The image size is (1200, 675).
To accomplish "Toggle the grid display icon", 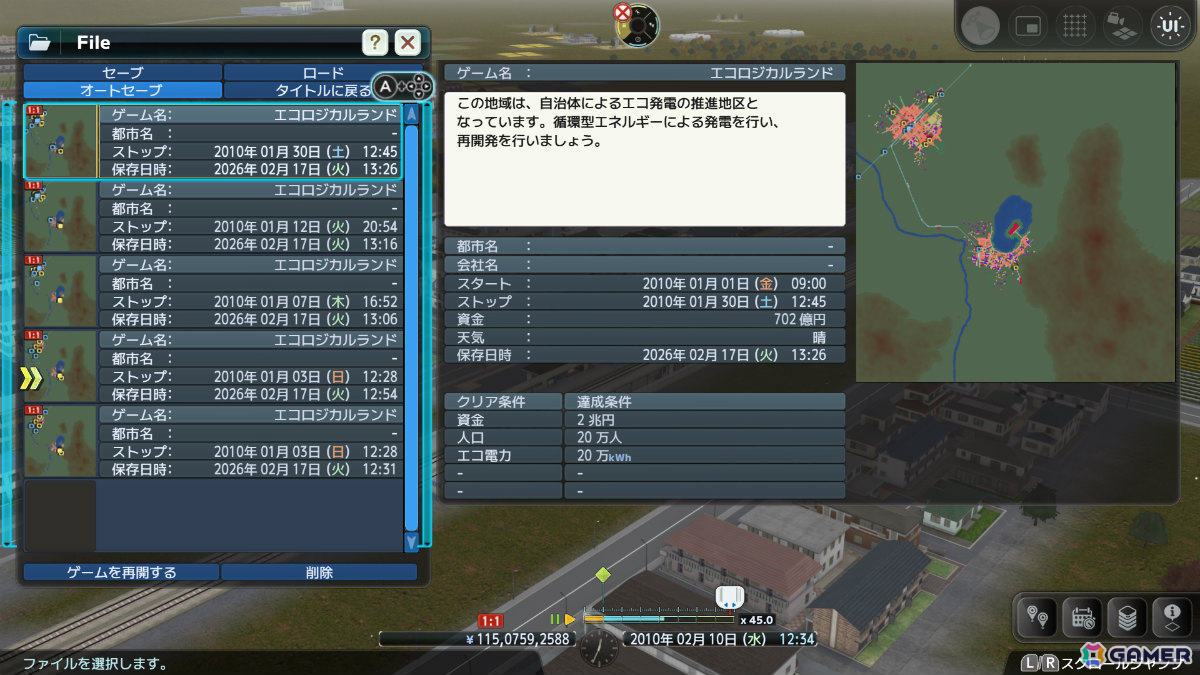I will click(x=1074, y=26).
